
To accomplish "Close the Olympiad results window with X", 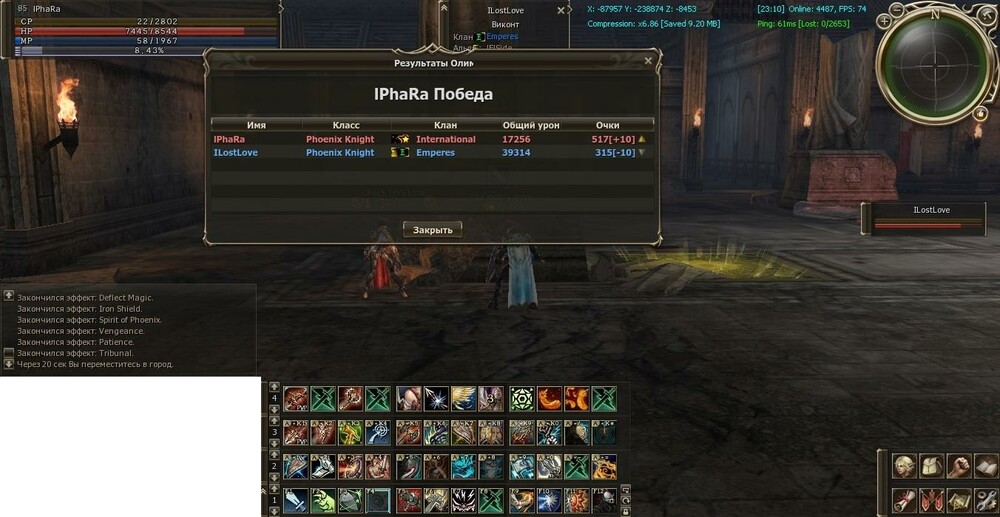I will pos(648,61).
